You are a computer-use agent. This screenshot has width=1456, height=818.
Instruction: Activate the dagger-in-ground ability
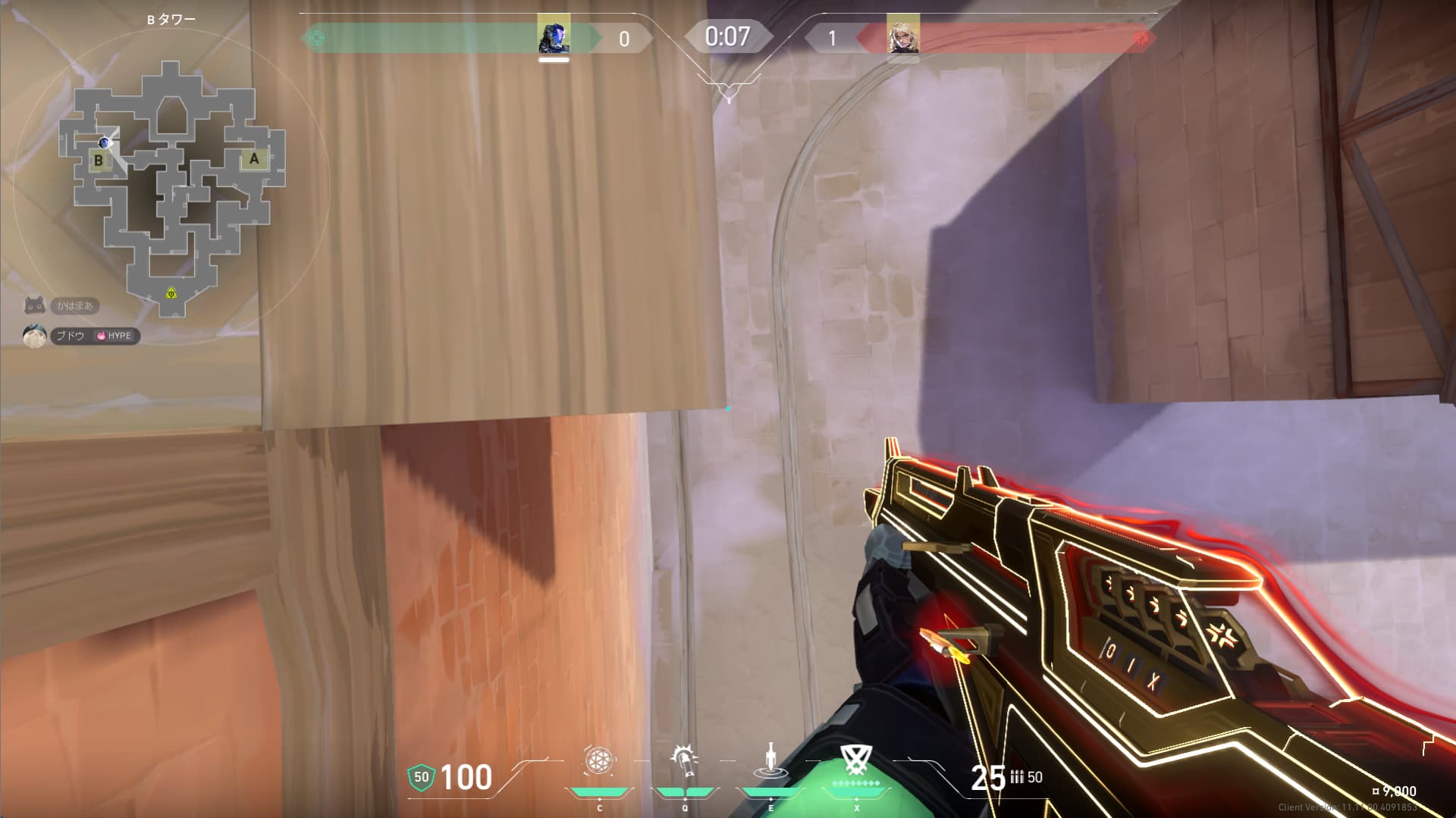coord(770,761)
